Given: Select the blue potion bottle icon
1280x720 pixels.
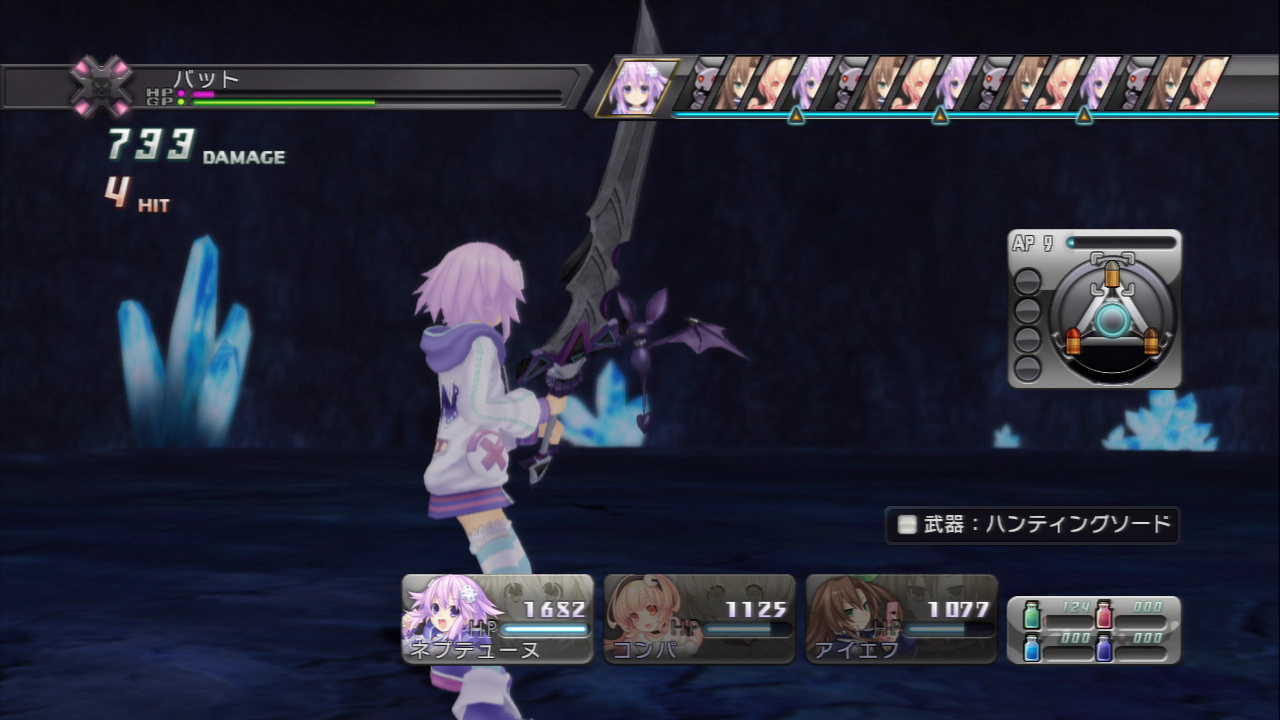Looking at the screenshot, I should pos(1031,648).
